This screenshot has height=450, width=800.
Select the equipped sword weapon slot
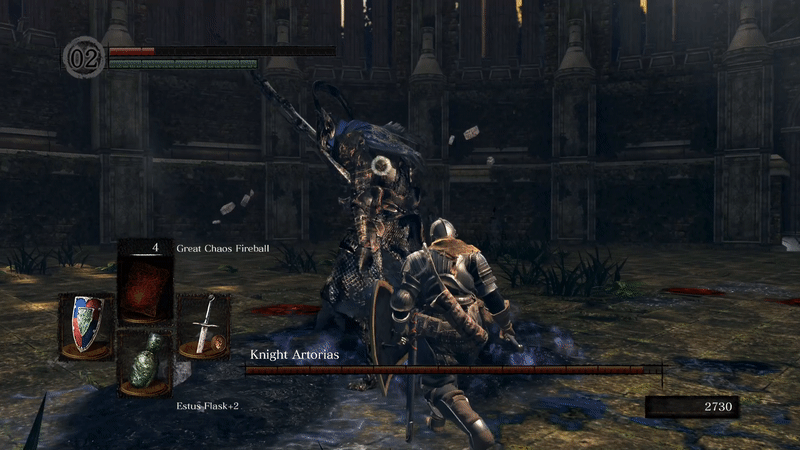pyautogui.click(x=204, y=324)
